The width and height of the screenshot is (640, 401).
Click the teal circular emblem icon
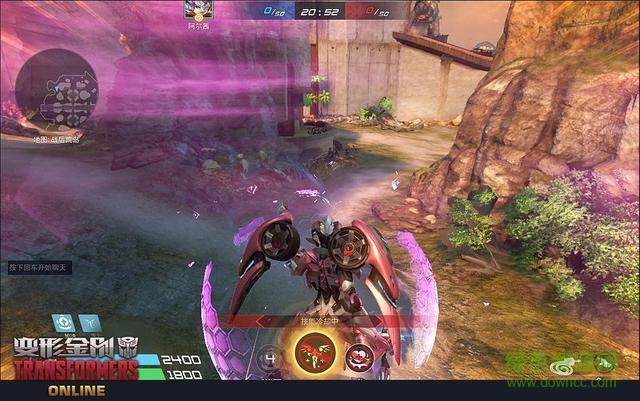(x=63, y=322)
